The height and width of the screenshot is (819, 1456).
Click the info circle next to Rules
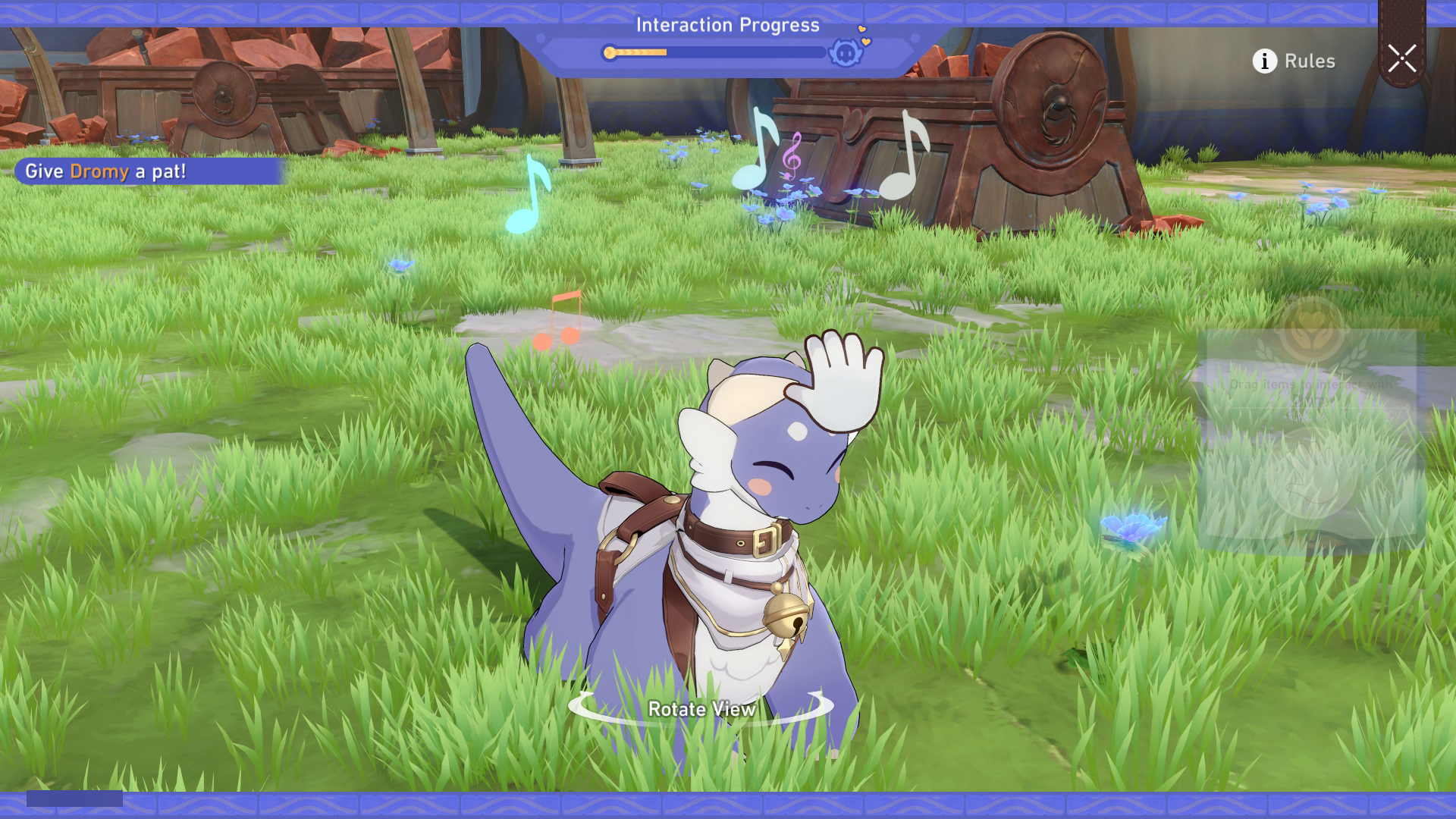pos(1263,61)
